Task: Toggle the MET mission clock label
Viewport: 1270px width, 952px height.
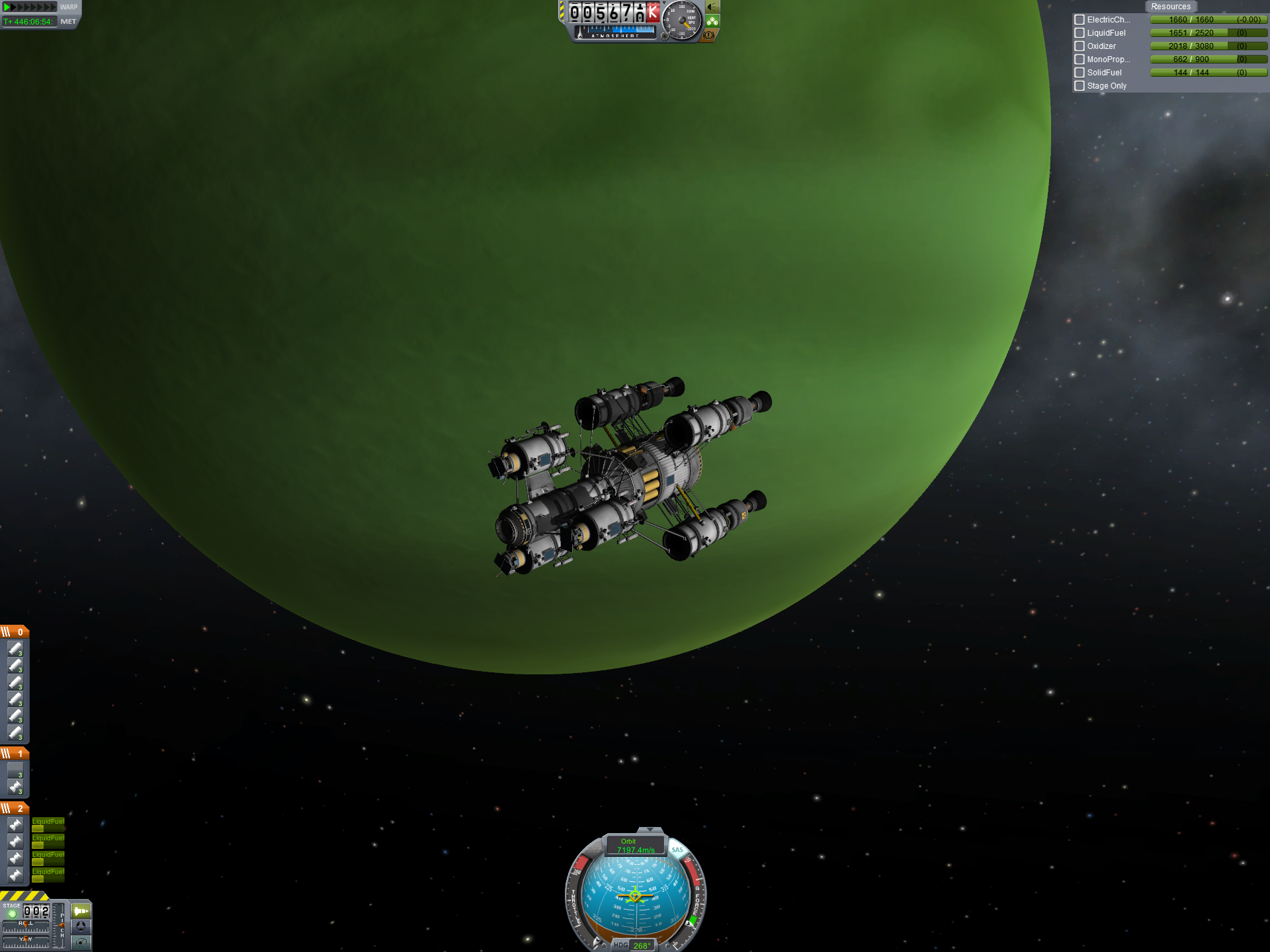Action: (x=68, y=22)
